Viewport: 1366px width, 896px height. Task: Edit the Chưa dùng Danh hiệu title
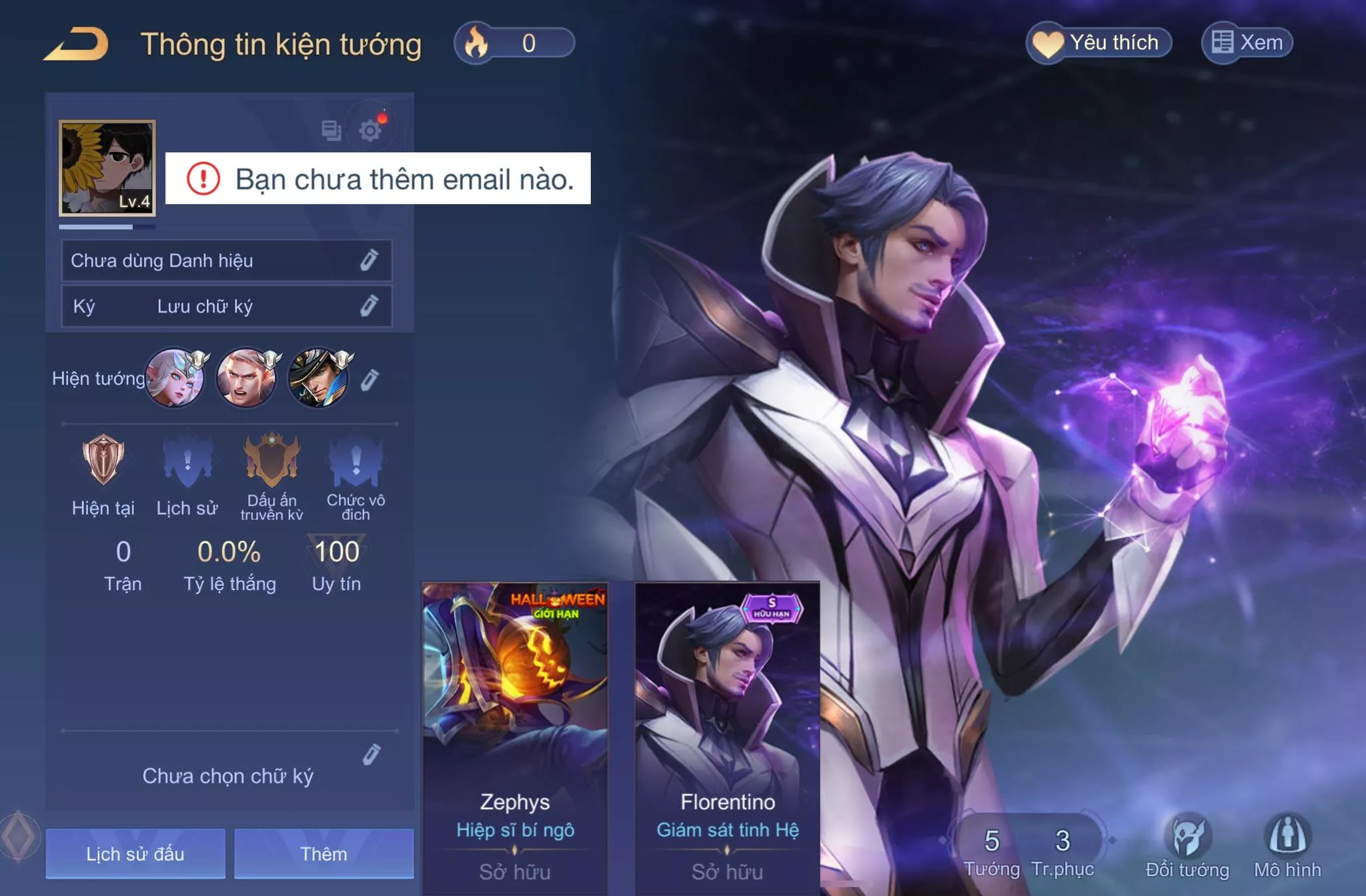pyautogui.click(x=369, y=260)
